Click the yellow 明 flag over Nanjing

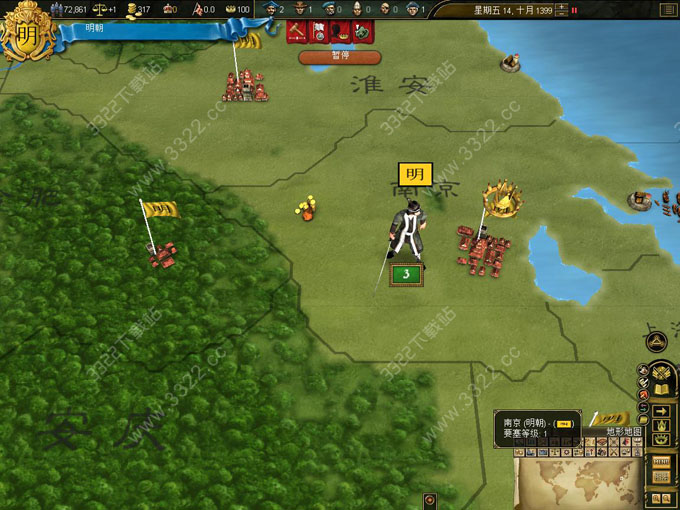point(415,174)
